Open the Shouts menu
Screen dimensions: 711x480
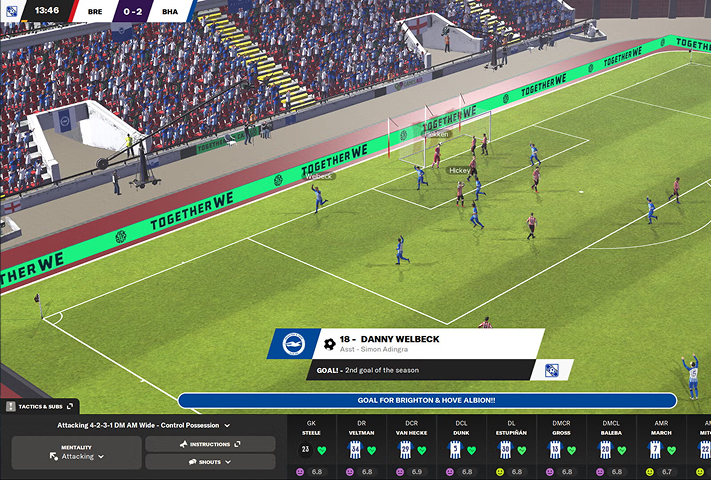click(210, 462)
